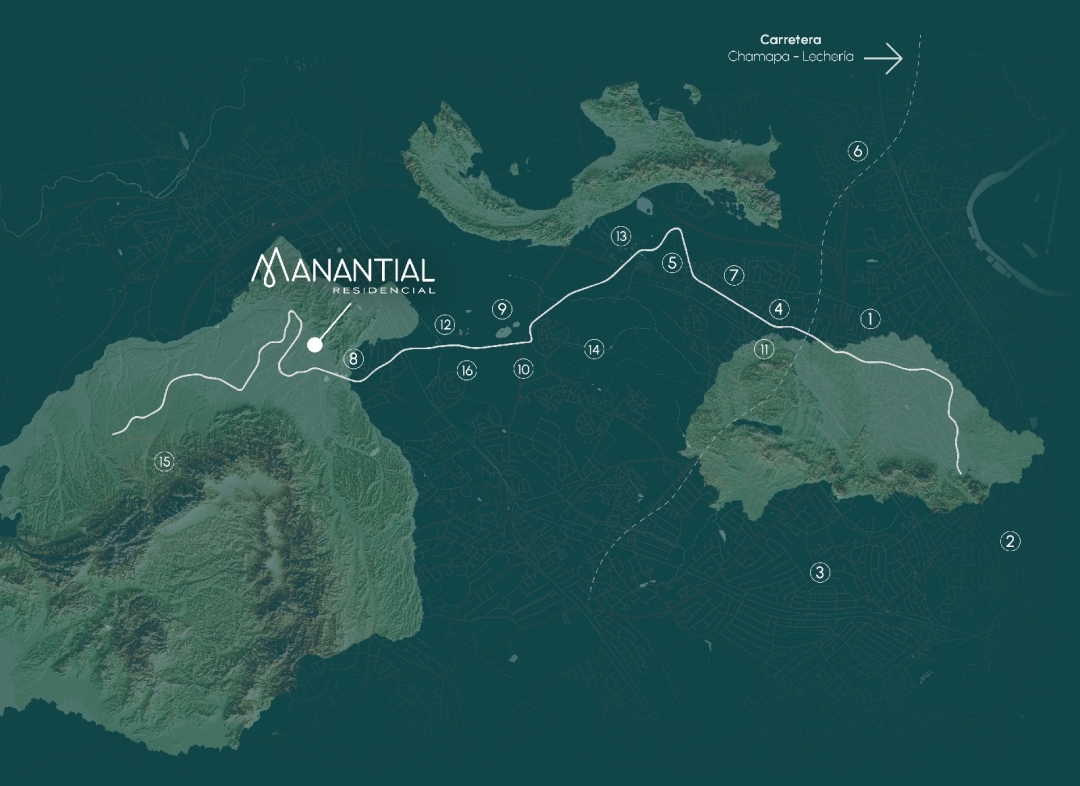
Task: Select the number 11 marker
Action: click(x=764, y=349)
